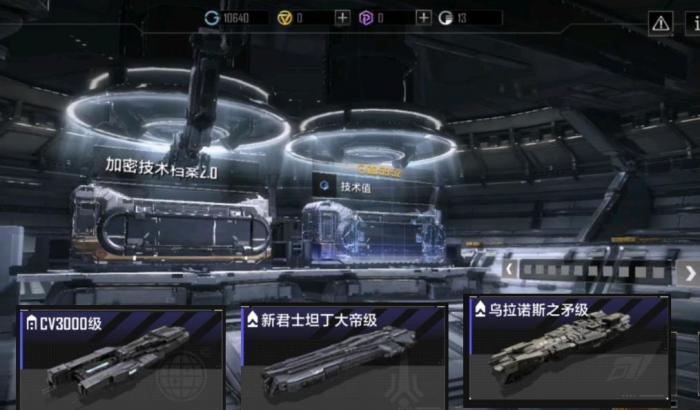Select the 加密技术档案2.0 crate

tap(170, 220)
